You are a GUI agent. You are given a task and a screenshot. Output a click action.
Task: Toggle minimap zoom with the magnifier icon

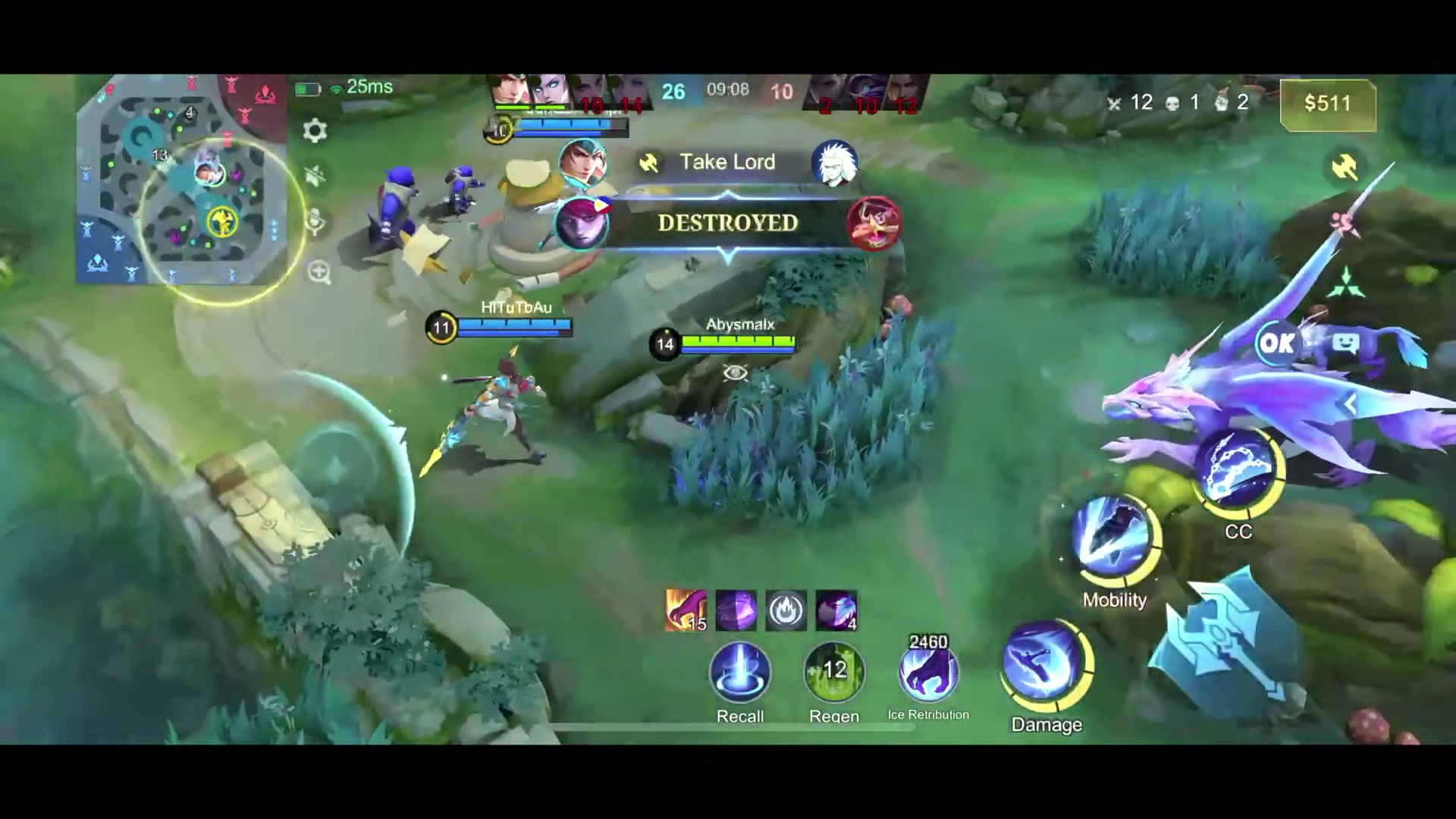tap(318, 271)
